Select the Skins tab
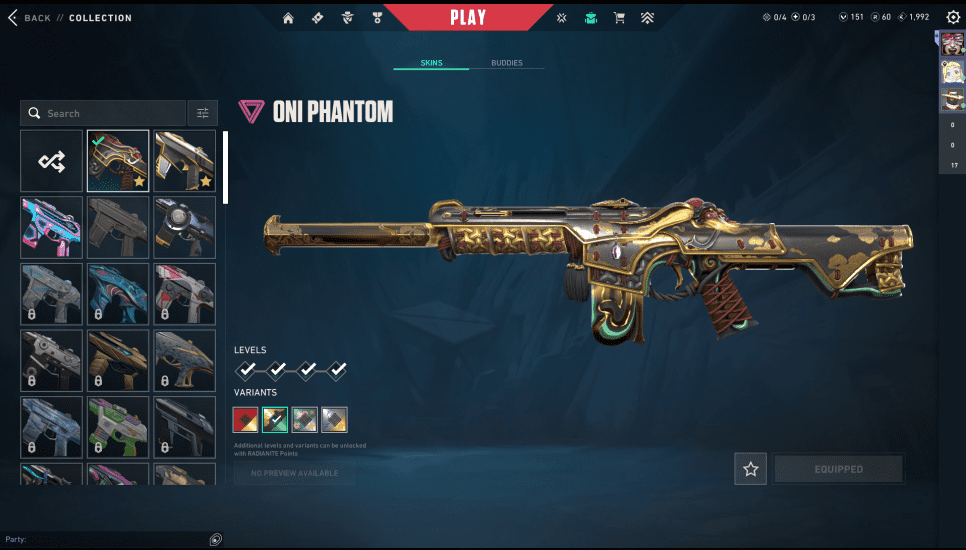Viewport: 966px width, 550px height. [x=431, y=63]
